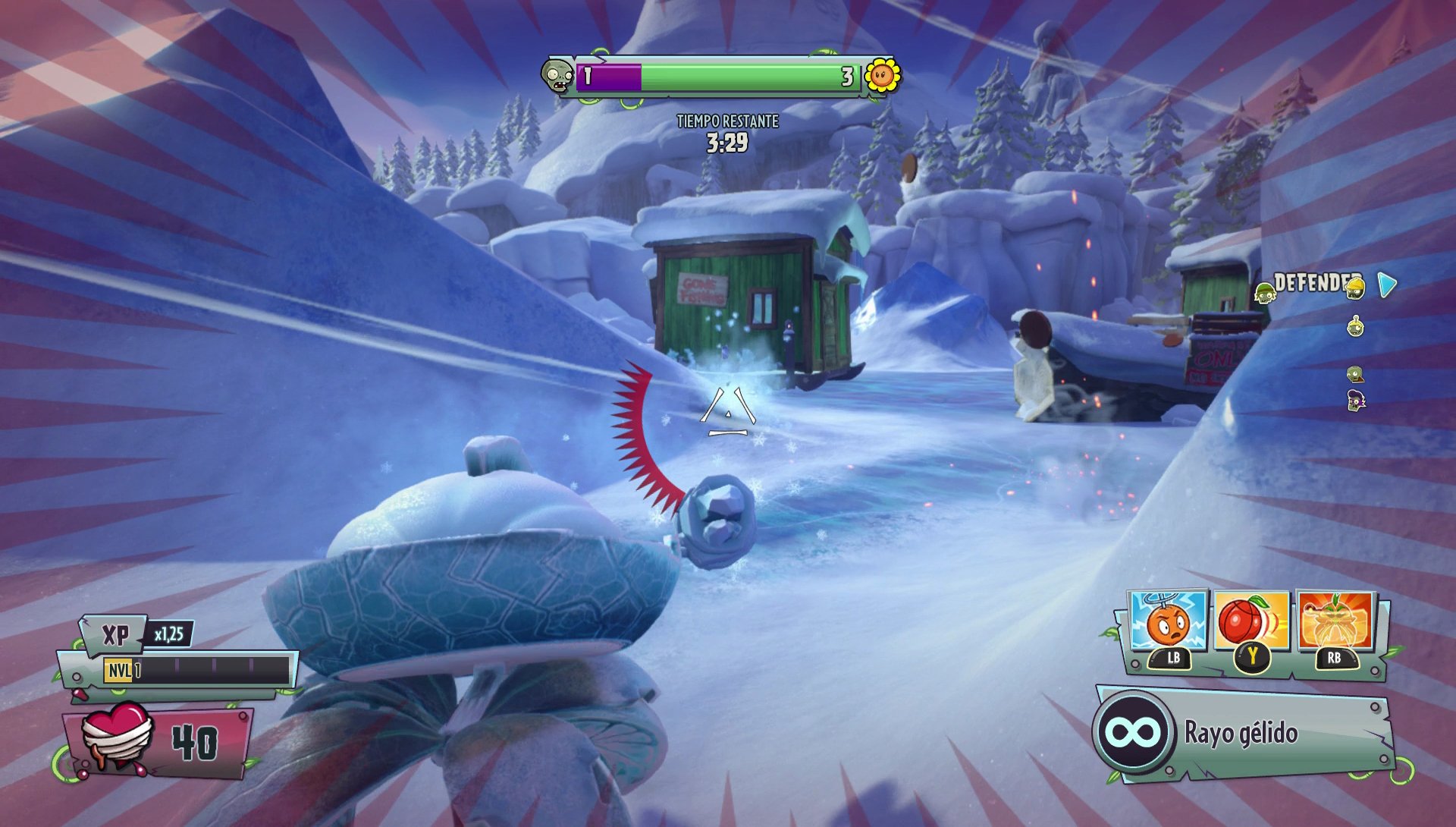Select the zombie head icon on the score bar
The image size is (1456, 827).
tap(559, 74)
